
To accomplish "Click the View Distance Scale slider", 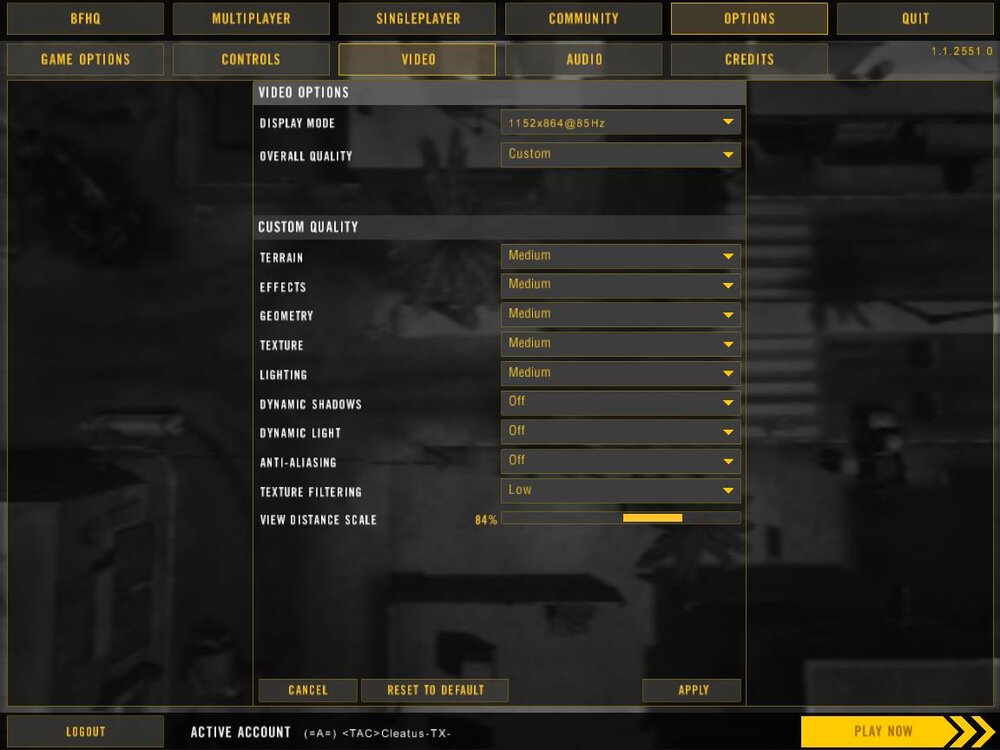I will (620, 518).
